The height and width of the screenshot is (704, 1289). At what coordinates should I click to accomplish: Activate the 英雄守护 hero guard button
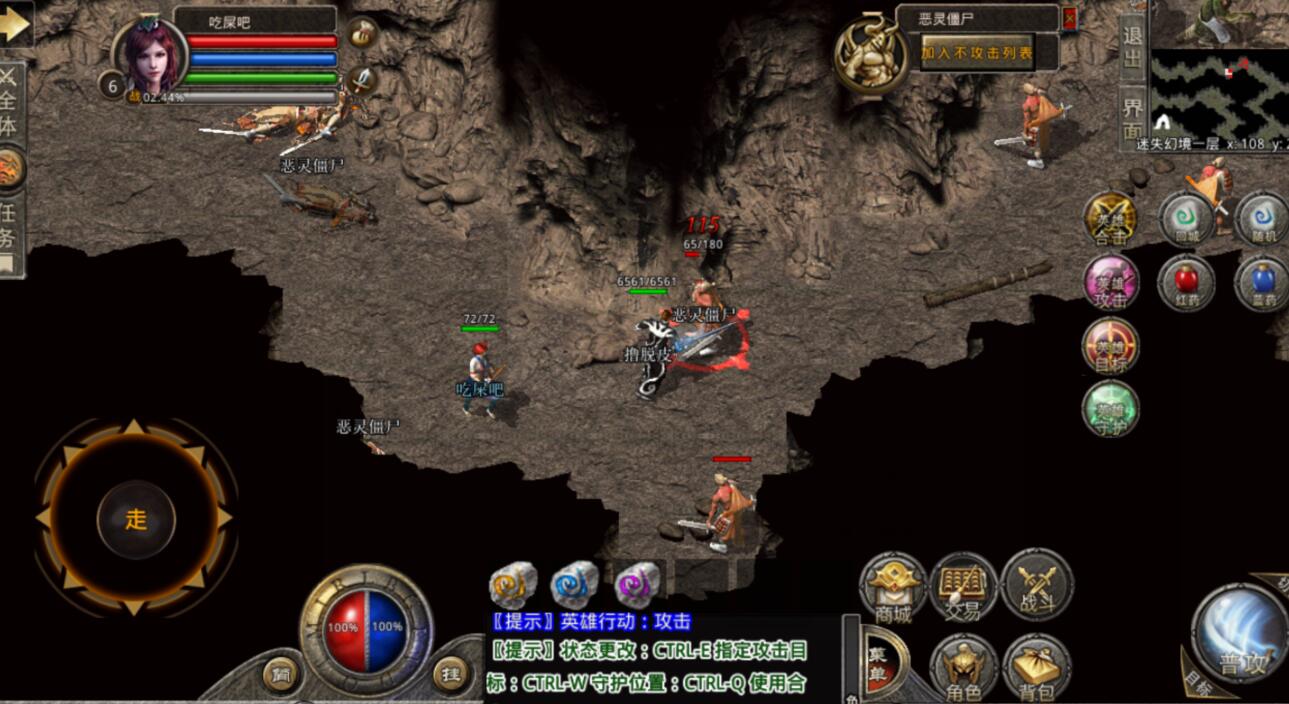tap(1110, 408)
